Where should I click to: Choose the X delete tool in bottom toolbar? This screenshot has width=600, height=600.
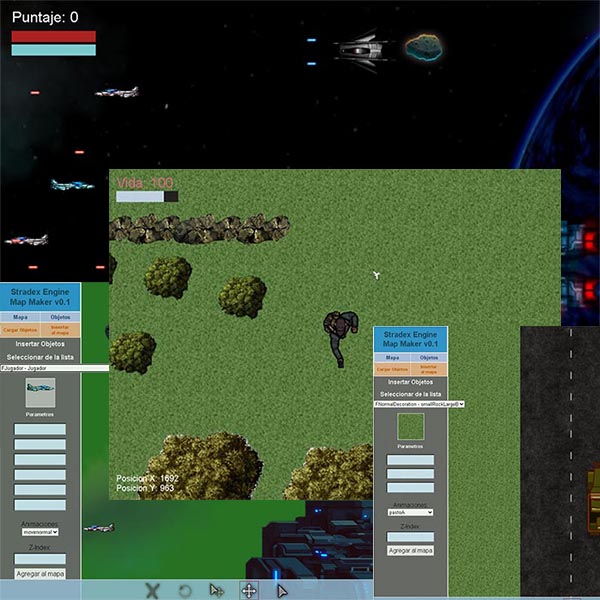pos(152,590)
